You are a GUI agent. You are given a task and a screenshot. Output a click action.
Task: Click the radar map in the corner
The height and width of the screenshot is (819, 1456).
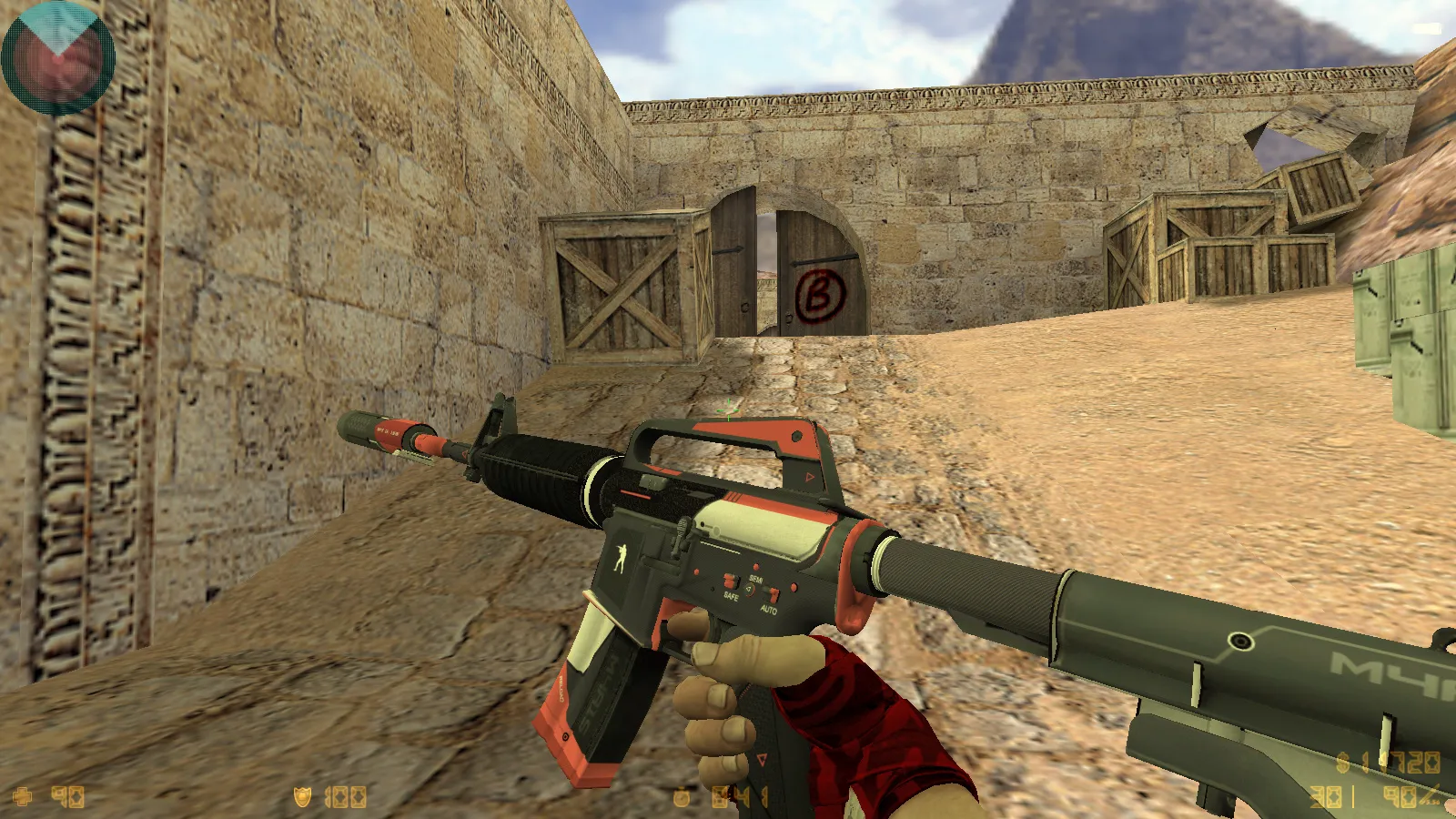(56, 56)
